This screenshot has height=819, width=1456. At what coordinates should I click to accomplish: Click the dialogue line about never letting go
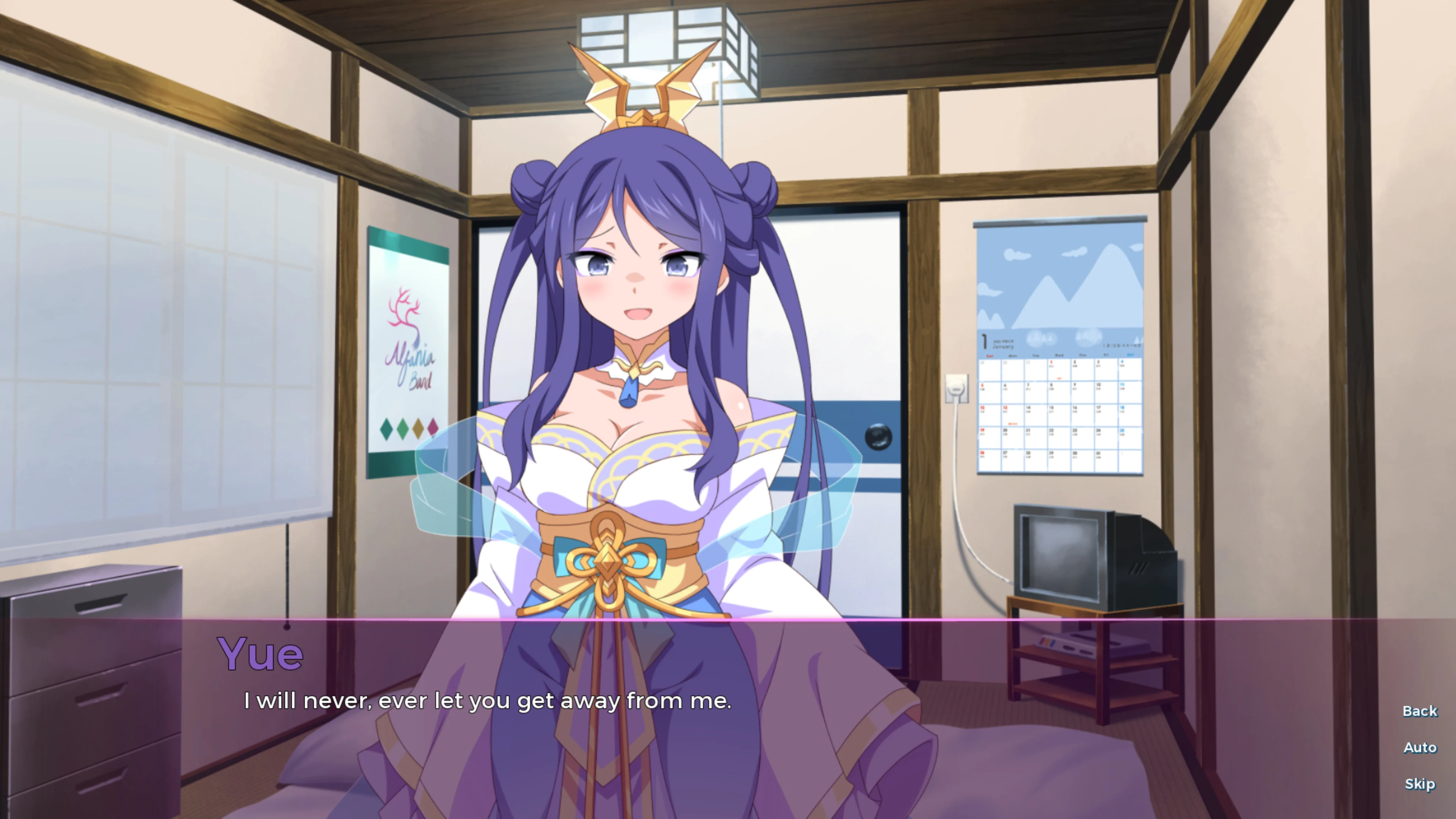487,701
